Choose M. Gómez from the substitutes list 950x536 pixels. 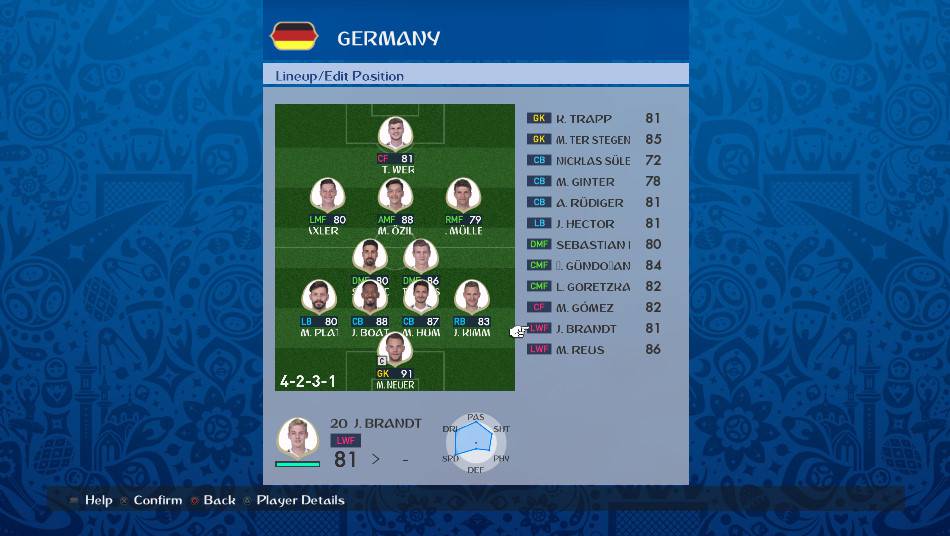593,307
